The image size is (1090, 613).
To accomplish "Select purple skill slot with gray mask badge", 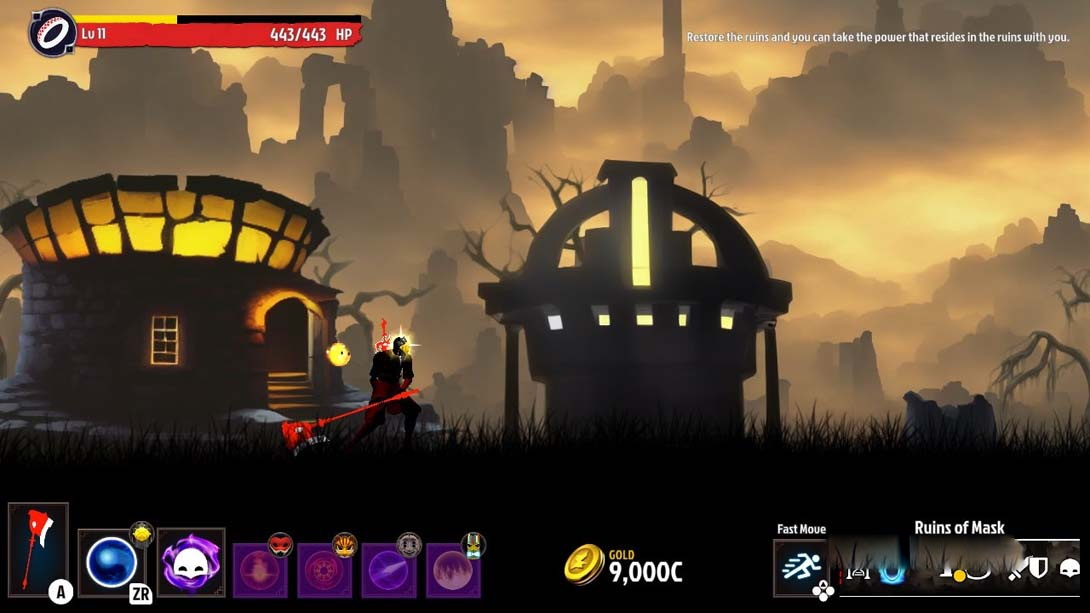I will tap(393, 570).
